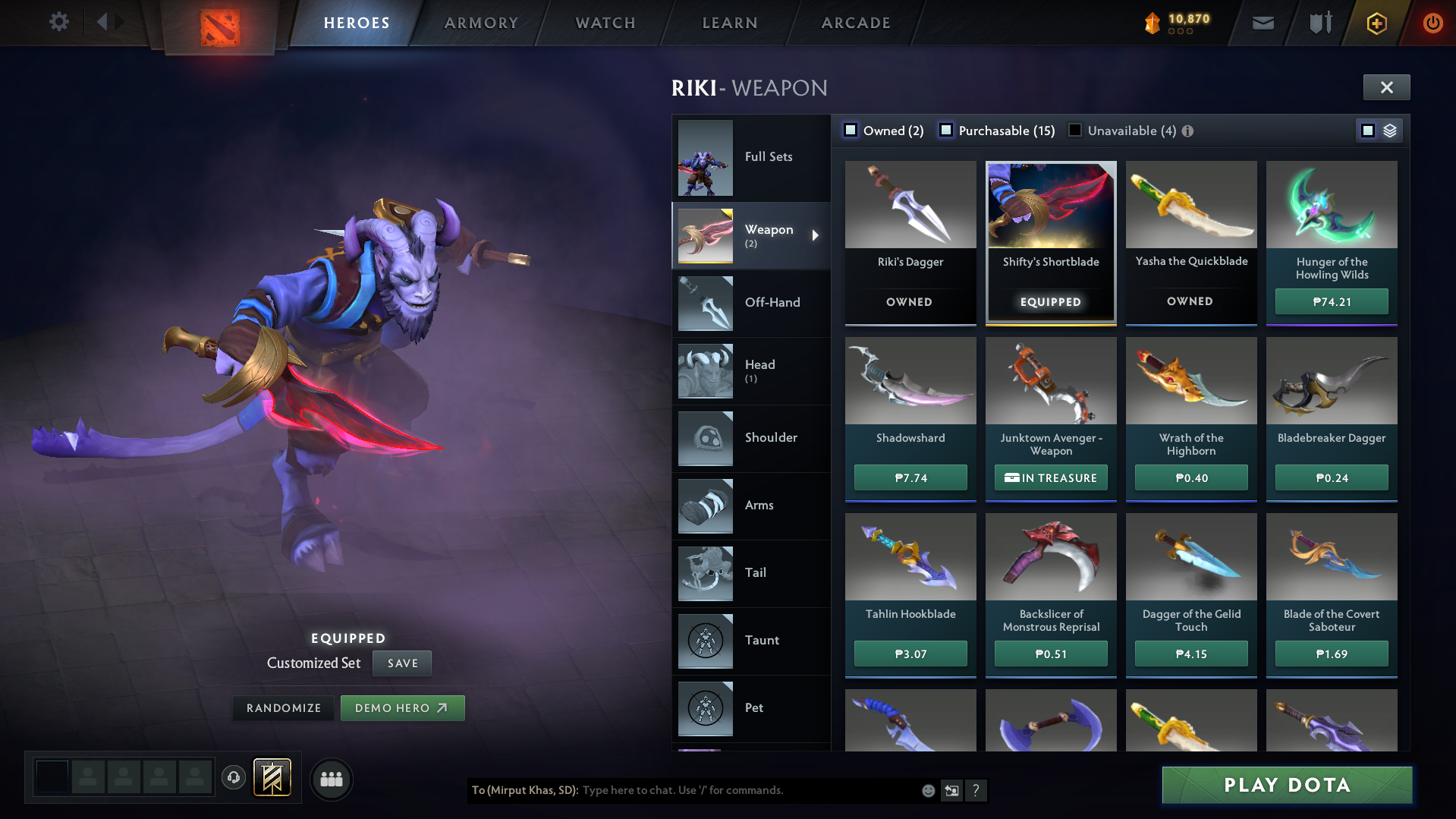Open the emoticon picker beside chat

(x=927, y=790)
